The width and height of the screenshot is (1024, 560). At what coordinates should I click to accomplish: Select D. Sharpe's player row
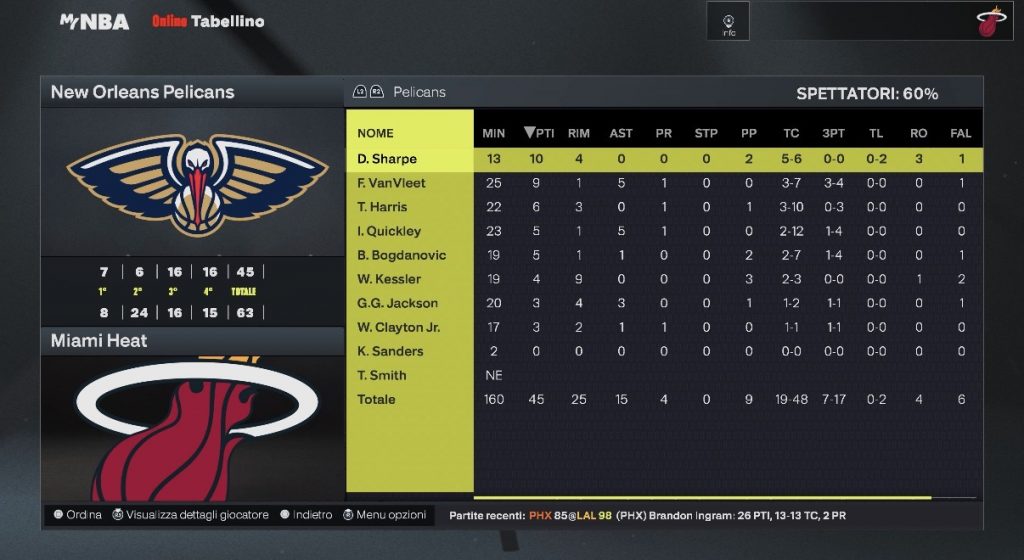tap(387, 159)
